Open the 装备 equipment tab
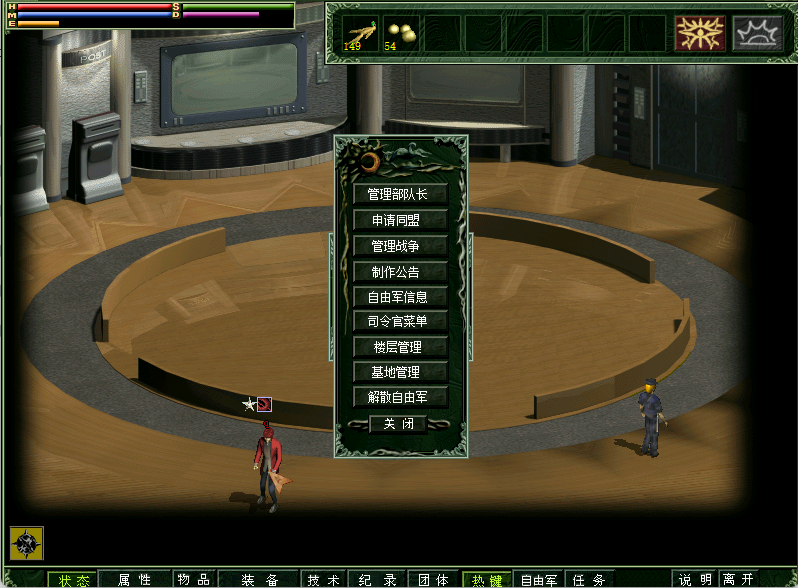This screenshot has width=798, height=588. click(259, 579)
